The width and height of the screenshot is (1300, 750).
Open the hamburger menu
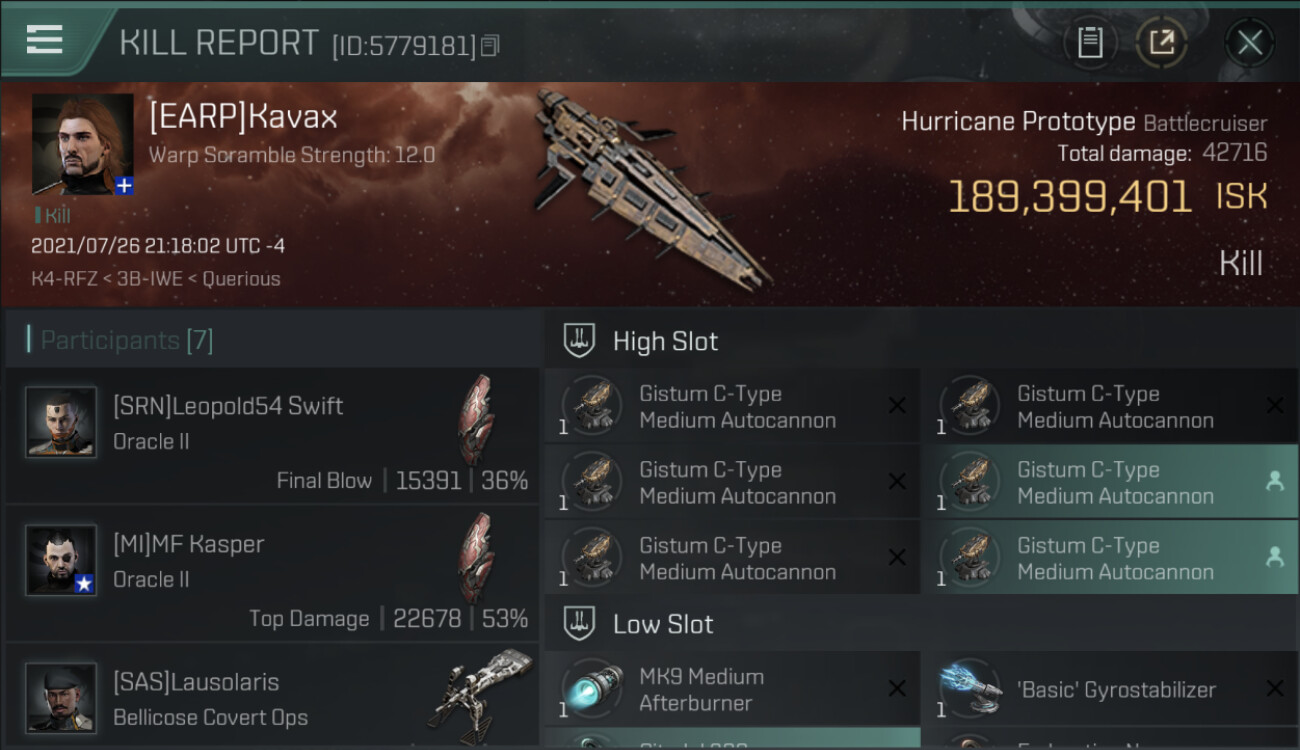pyautogui.click(x=45, y=40)
